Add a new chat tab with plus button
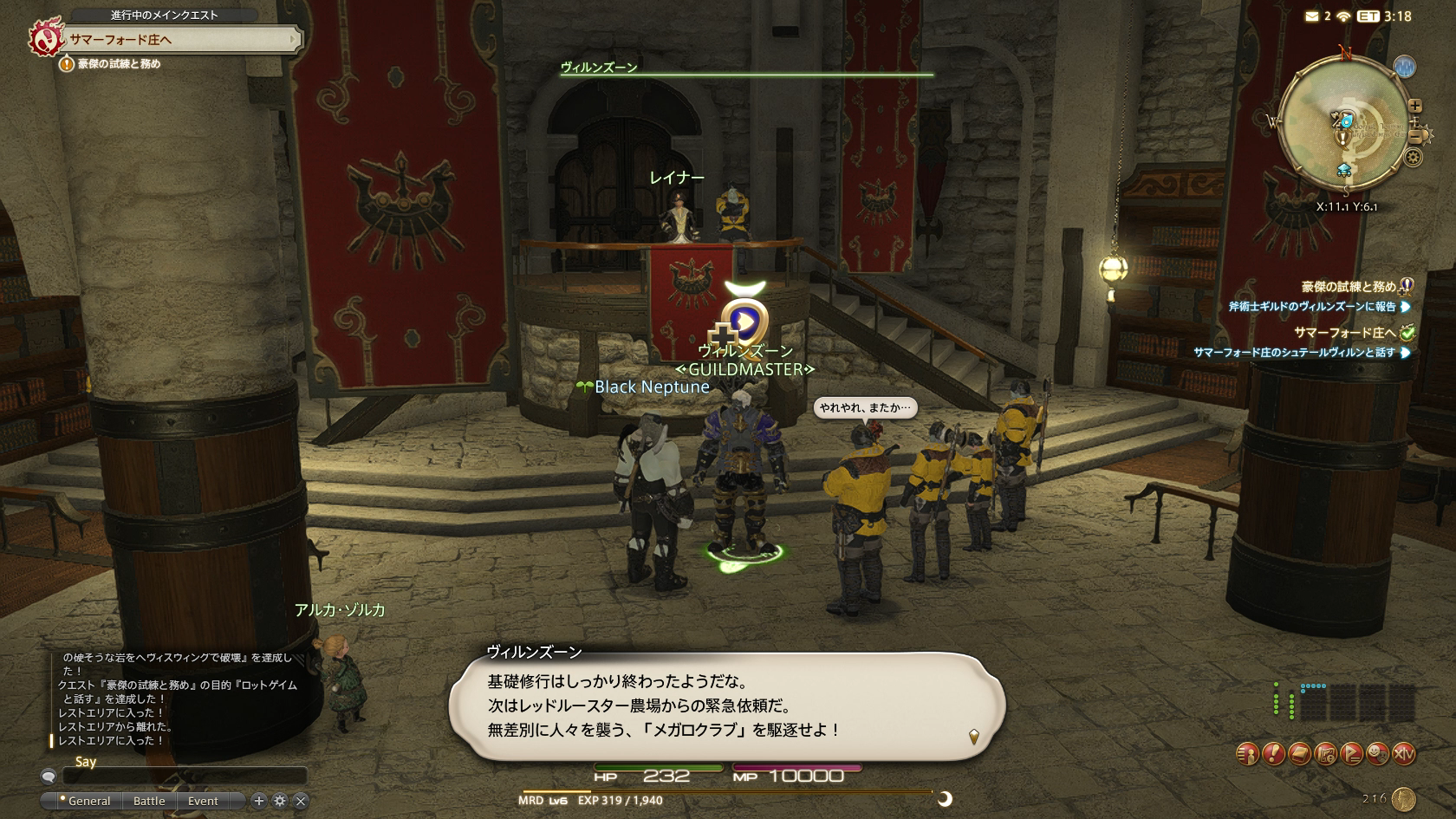The height and width of the screenshot is (819, 1456). [x=258, y=801]
